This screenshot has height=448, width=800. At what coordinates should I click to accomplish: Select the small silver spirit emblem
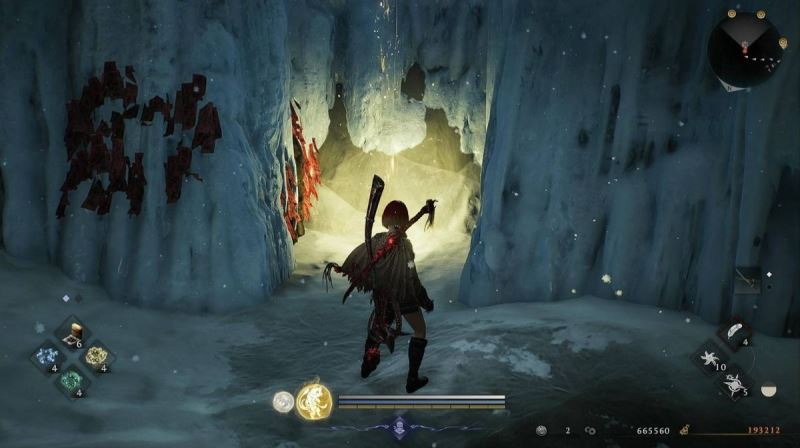coord(283,401)
